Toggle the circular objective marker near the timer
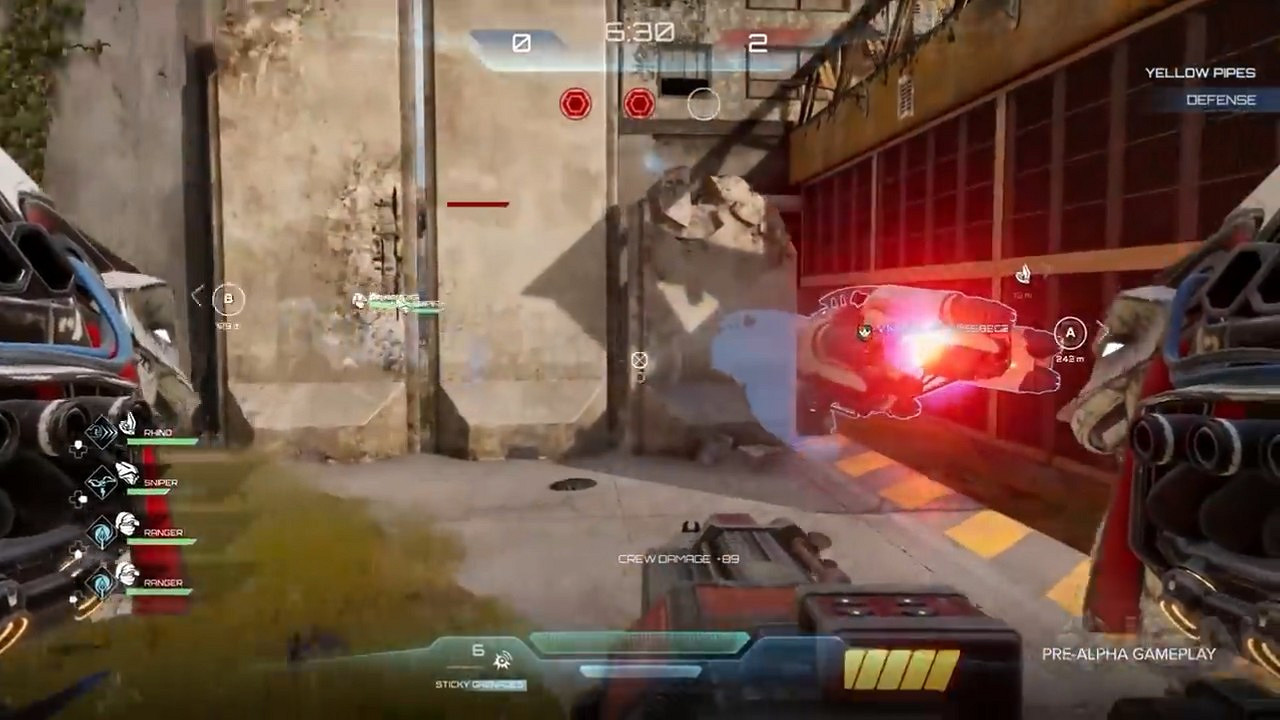Image resolution: width=1280 pixels, height=720 pixels. coord(704,104)
